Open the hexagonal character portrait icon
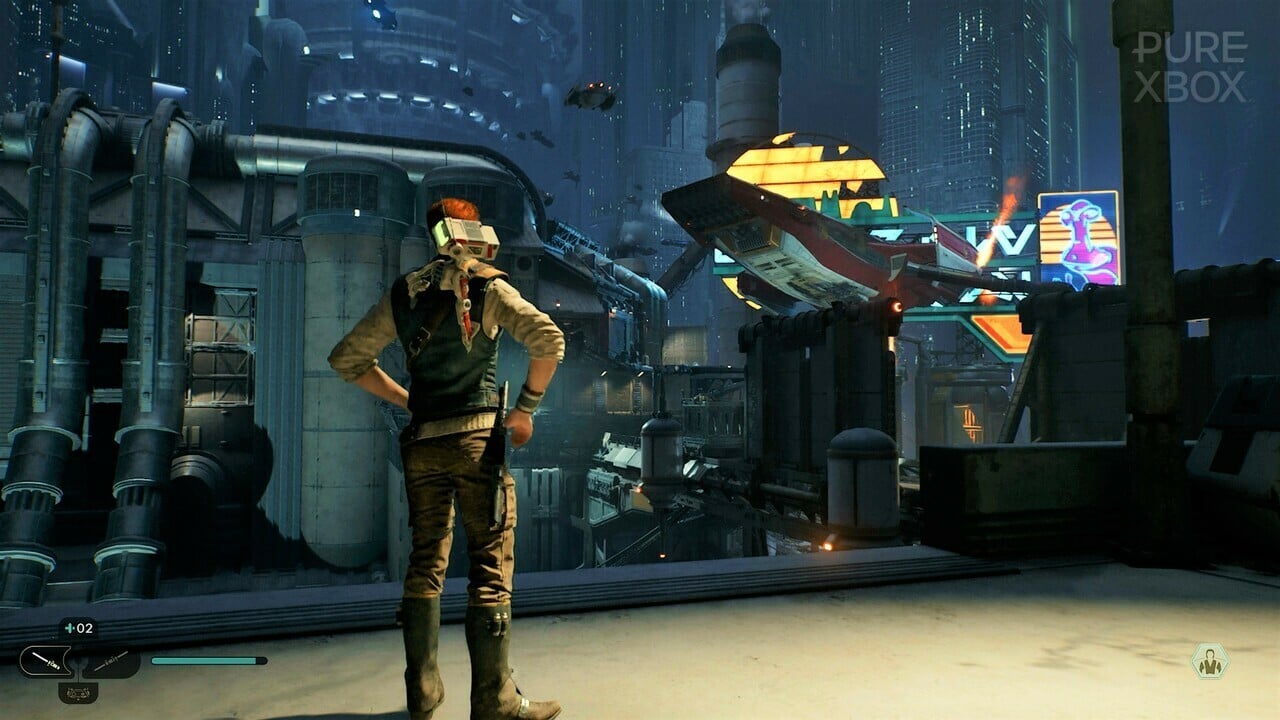The height and width of the screenshot is (720, 1280). pyautogui.click(x=1209, y=661)
